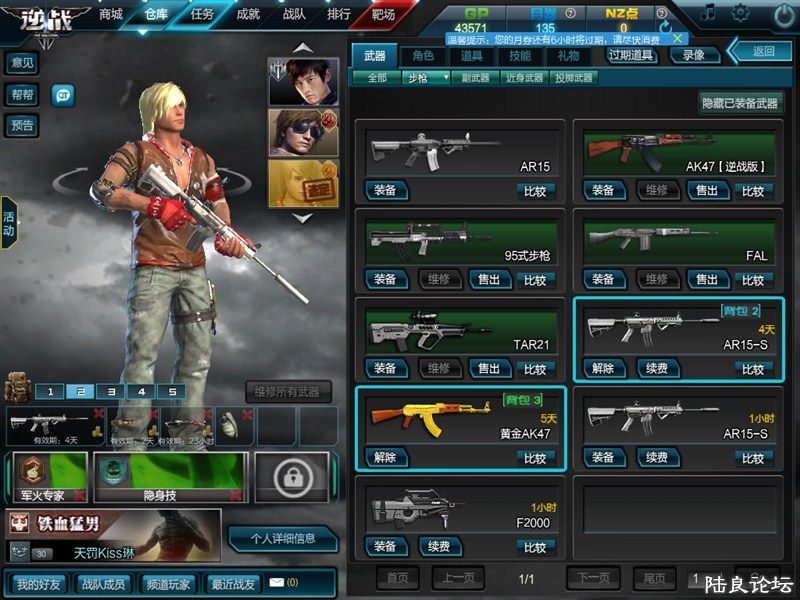Open the 靶场 shooting range
800x600 pixels.
coord(383,14)
